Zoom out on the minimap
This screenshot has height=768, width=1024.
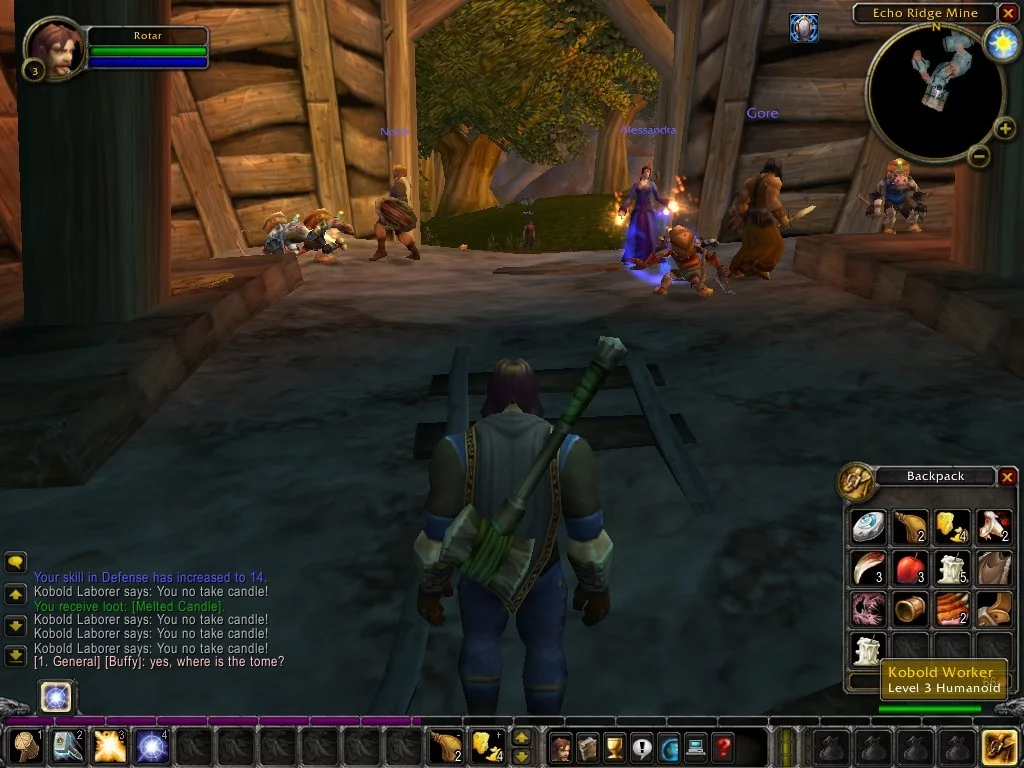point(980,156)
